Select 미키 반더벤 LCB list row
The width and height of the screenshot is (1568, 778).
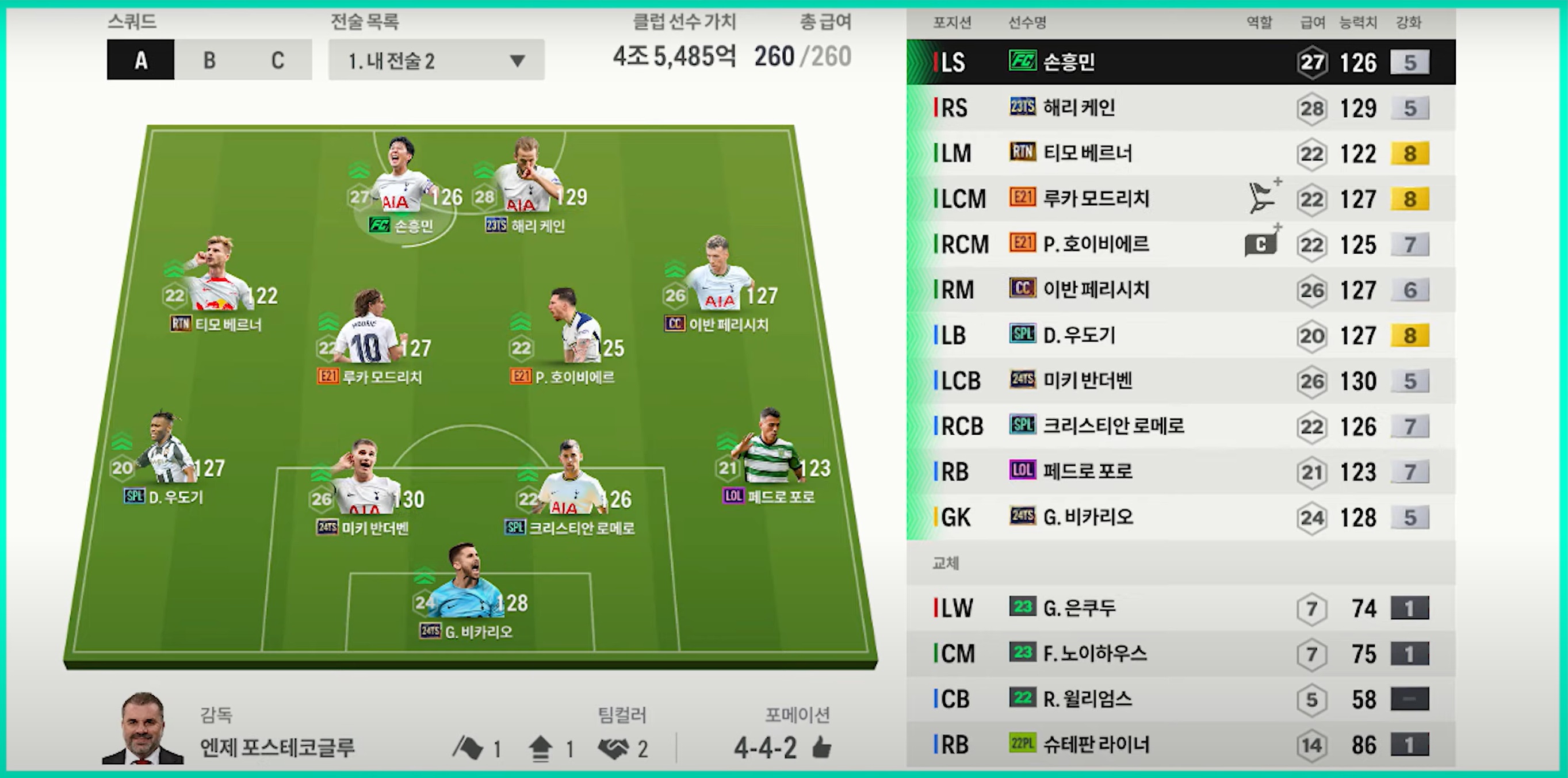(1180, 381)
